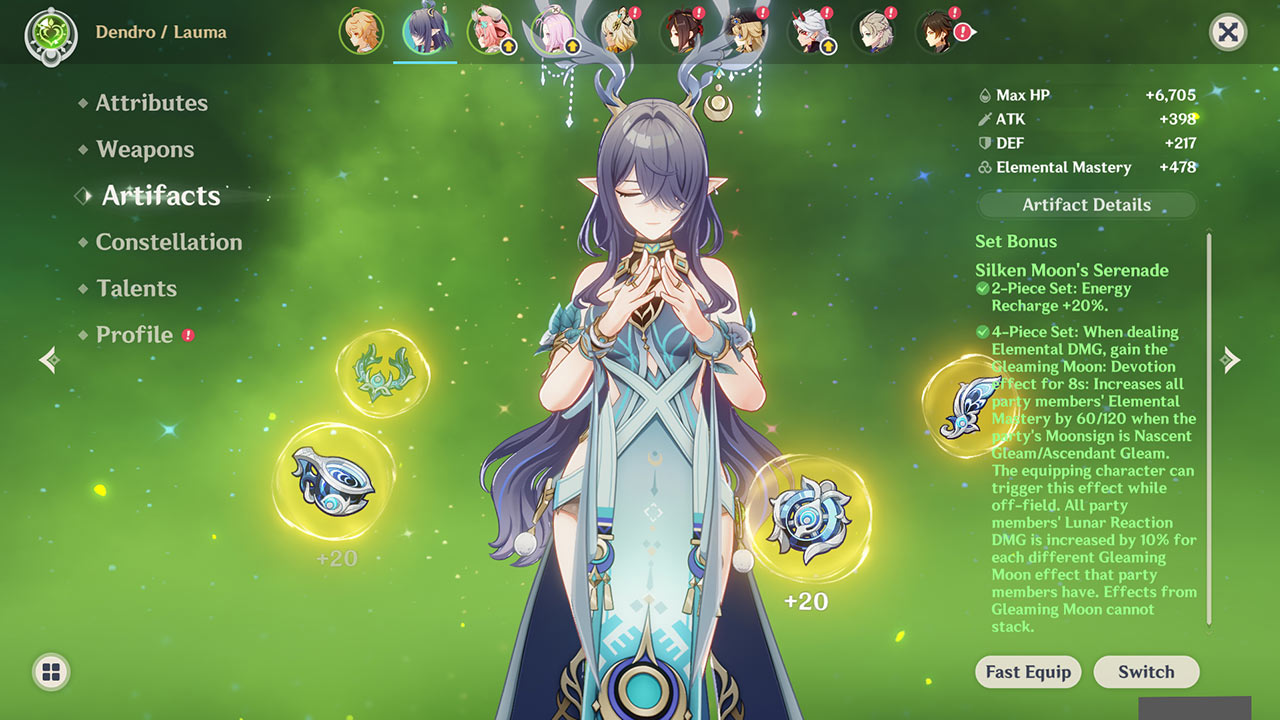Screen dimensions: 1280x720
Task: Select the sands artifact at +20
Action: click(x=808, y=518)
